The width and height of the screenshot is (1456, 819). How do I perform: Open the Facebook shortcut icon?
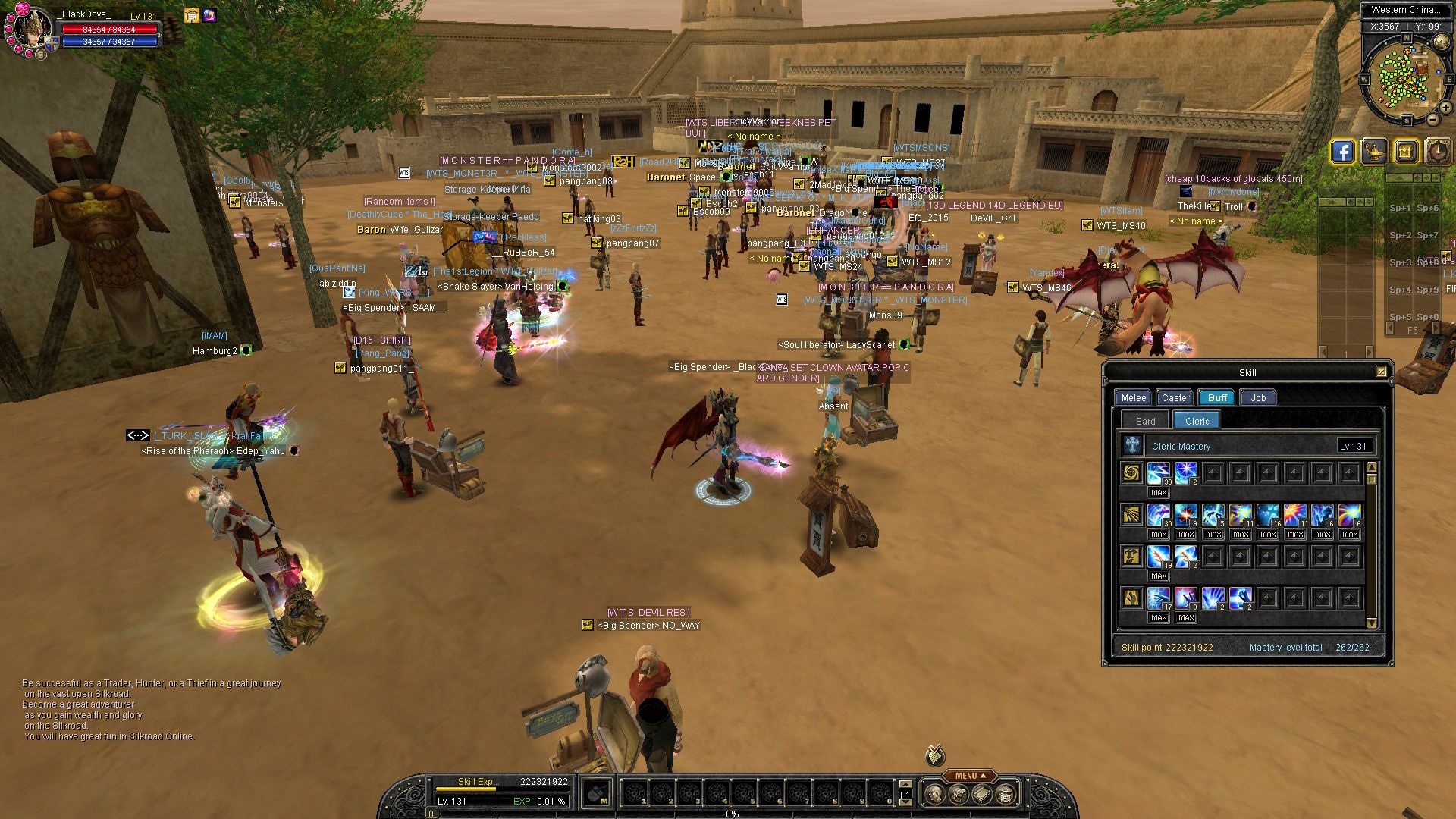[x=1342, y=152]
